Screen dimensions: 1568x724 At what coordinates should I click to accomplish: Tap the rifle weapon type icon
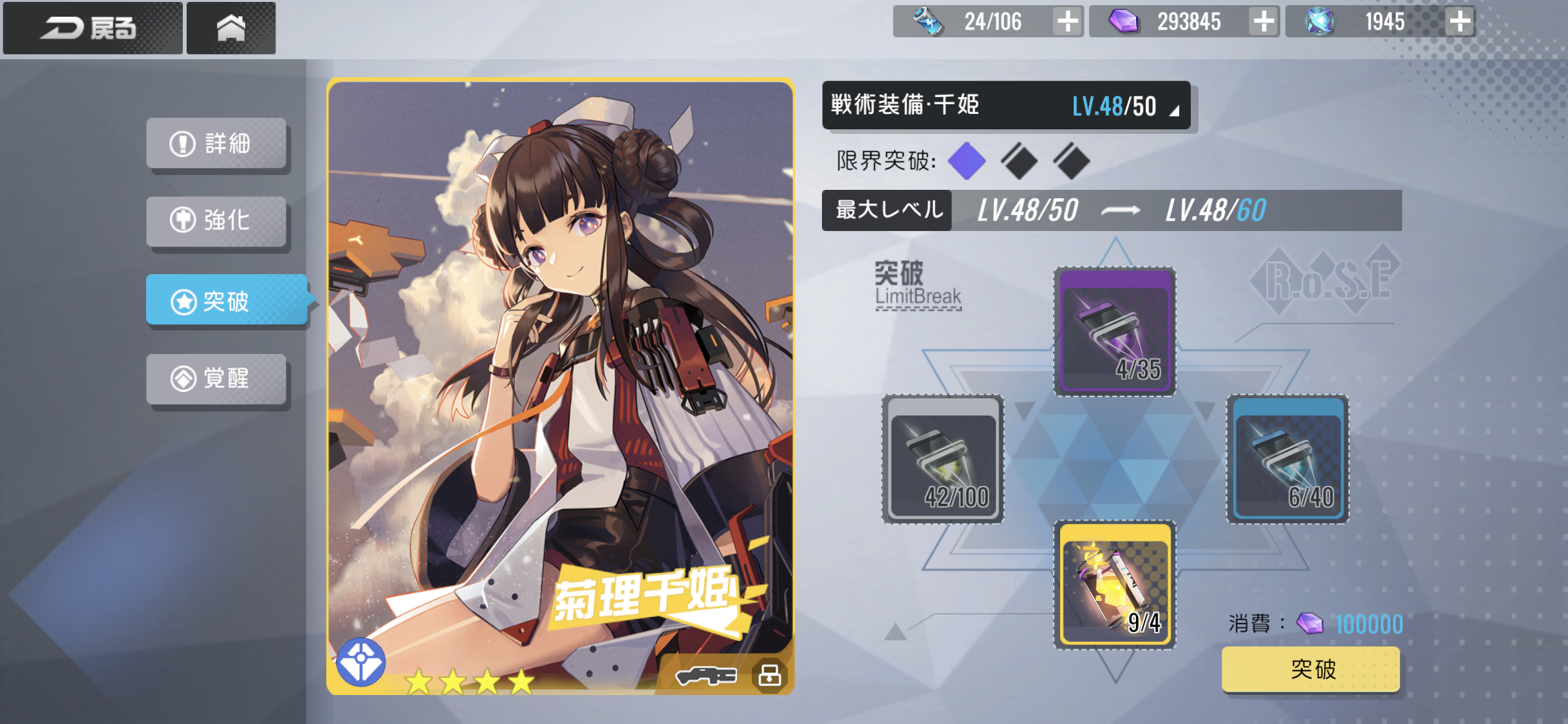706,676
